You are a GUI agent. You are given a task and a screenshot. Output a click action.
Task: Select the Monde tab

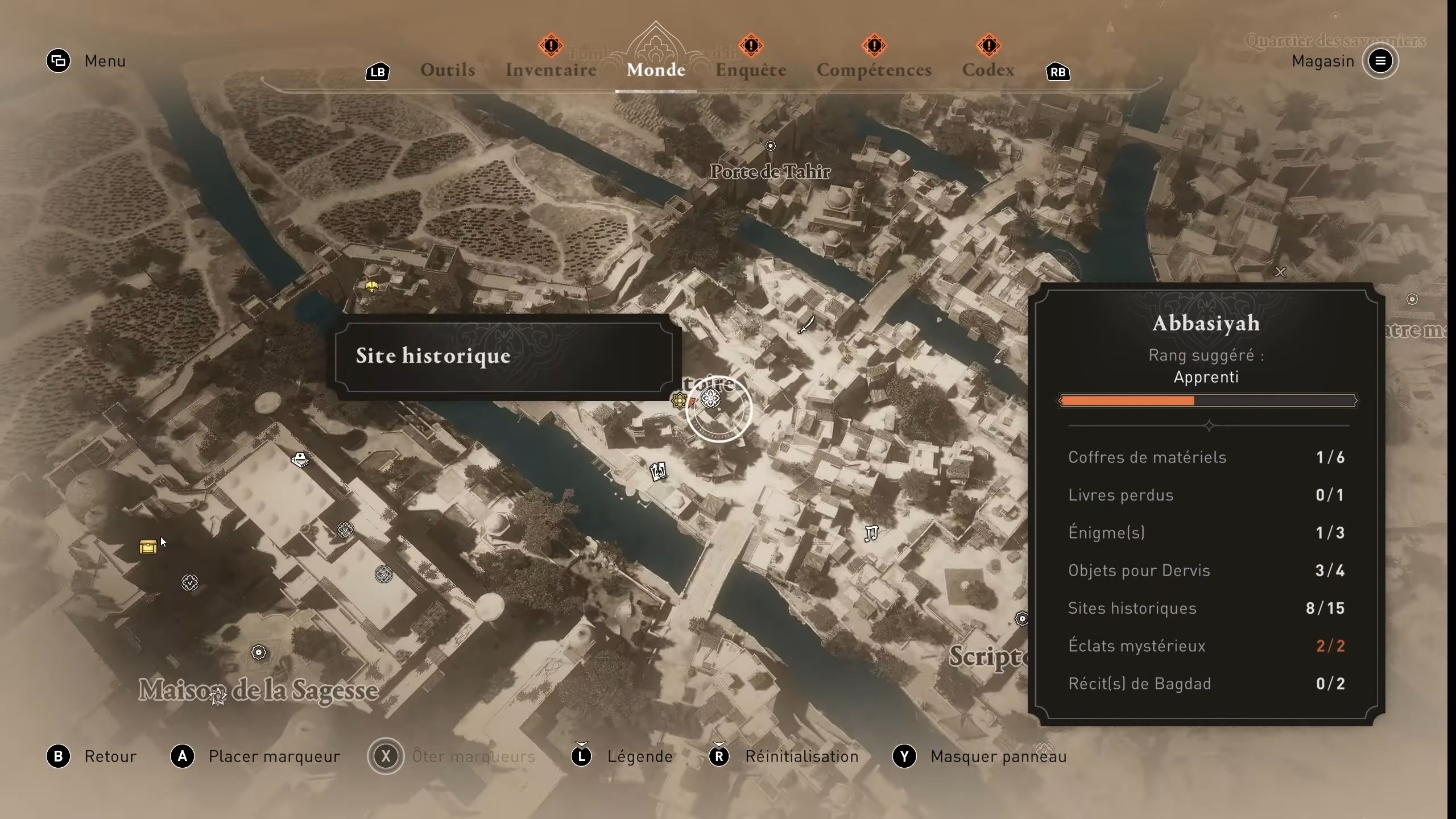coord(656,70)
